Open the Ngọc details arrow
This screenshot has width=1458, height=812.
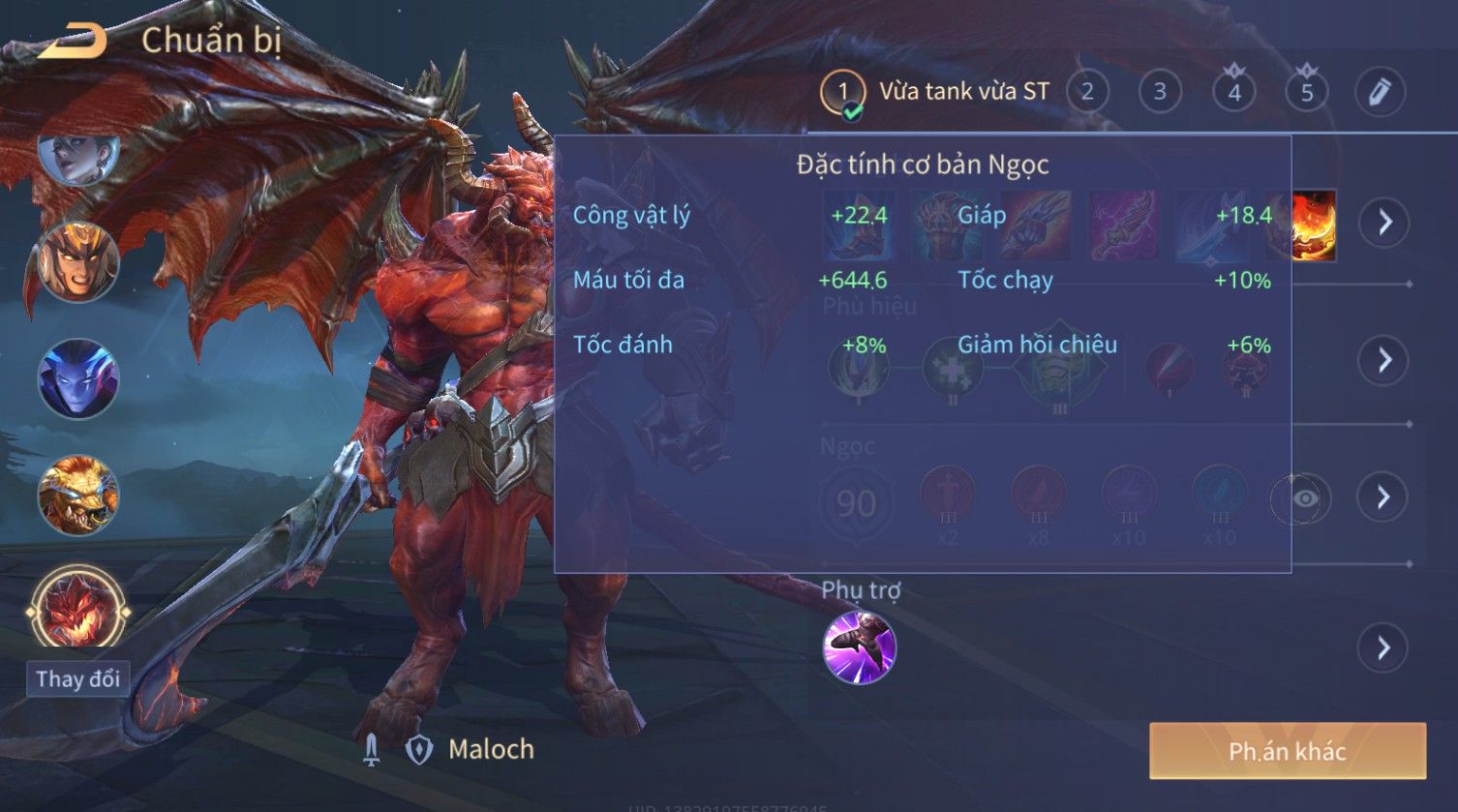point(1384,497)
